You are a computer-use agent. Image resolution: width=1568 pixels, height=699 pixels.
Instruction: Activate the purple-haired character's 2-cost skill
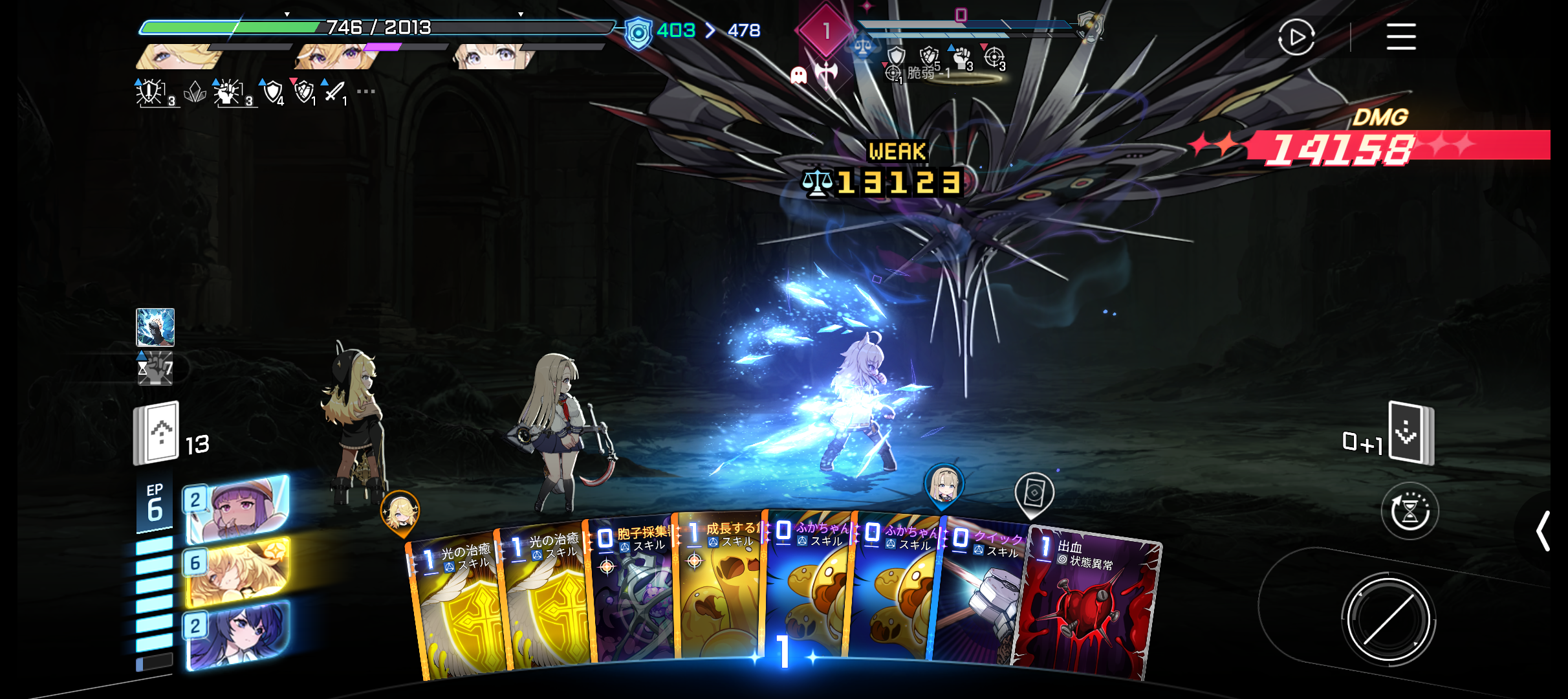[237, 509]
